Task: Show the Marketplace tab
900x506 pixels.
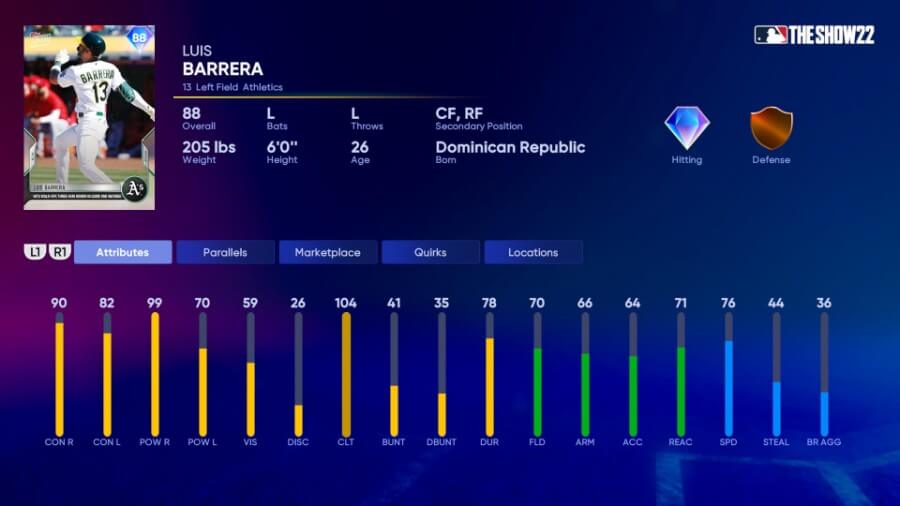Action: pyautogui.click(x=327, y=252)
